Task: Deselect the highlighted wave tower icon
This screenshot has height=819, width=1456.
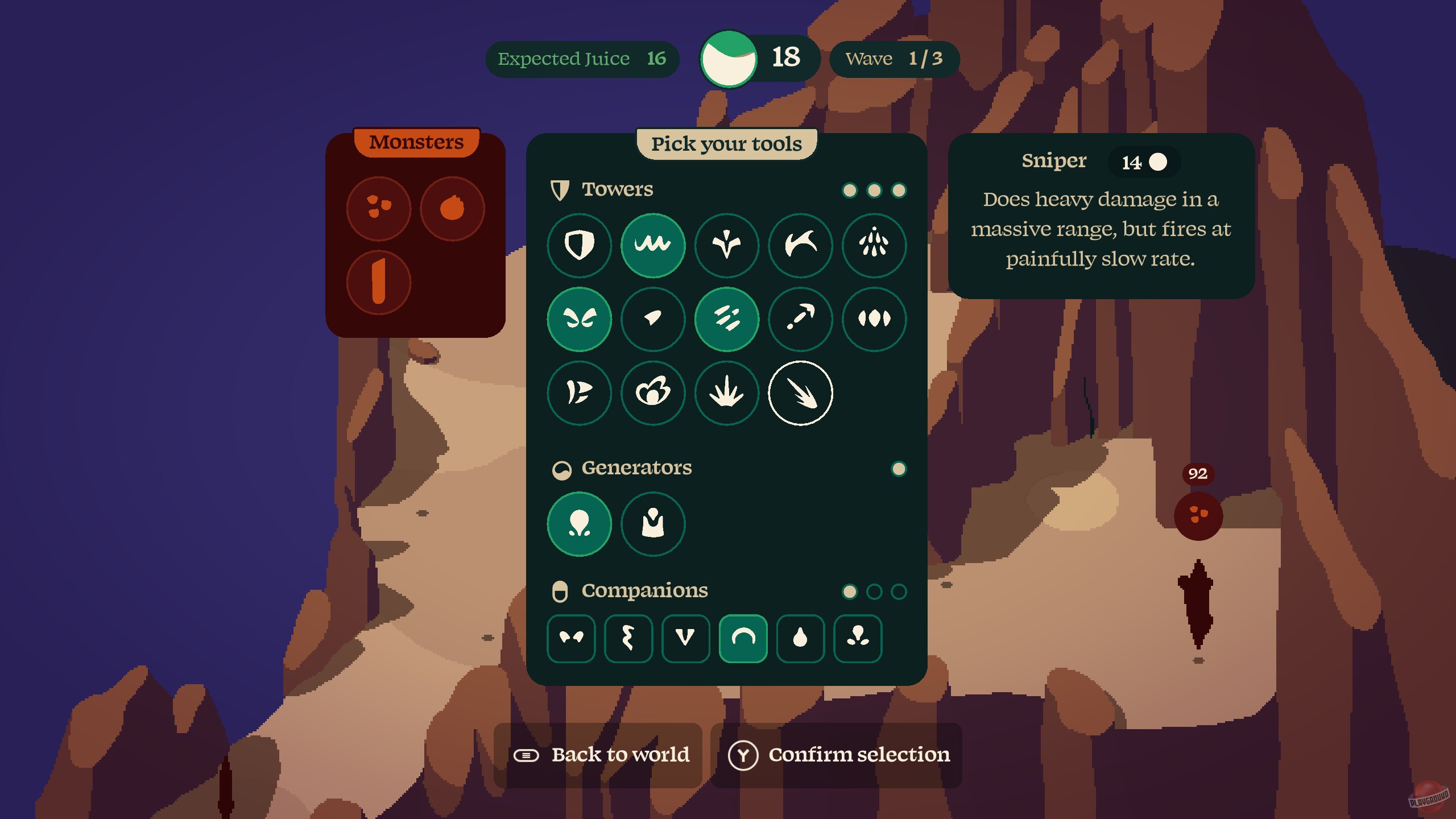Action: pyautogui.click(x=653, y=245)
